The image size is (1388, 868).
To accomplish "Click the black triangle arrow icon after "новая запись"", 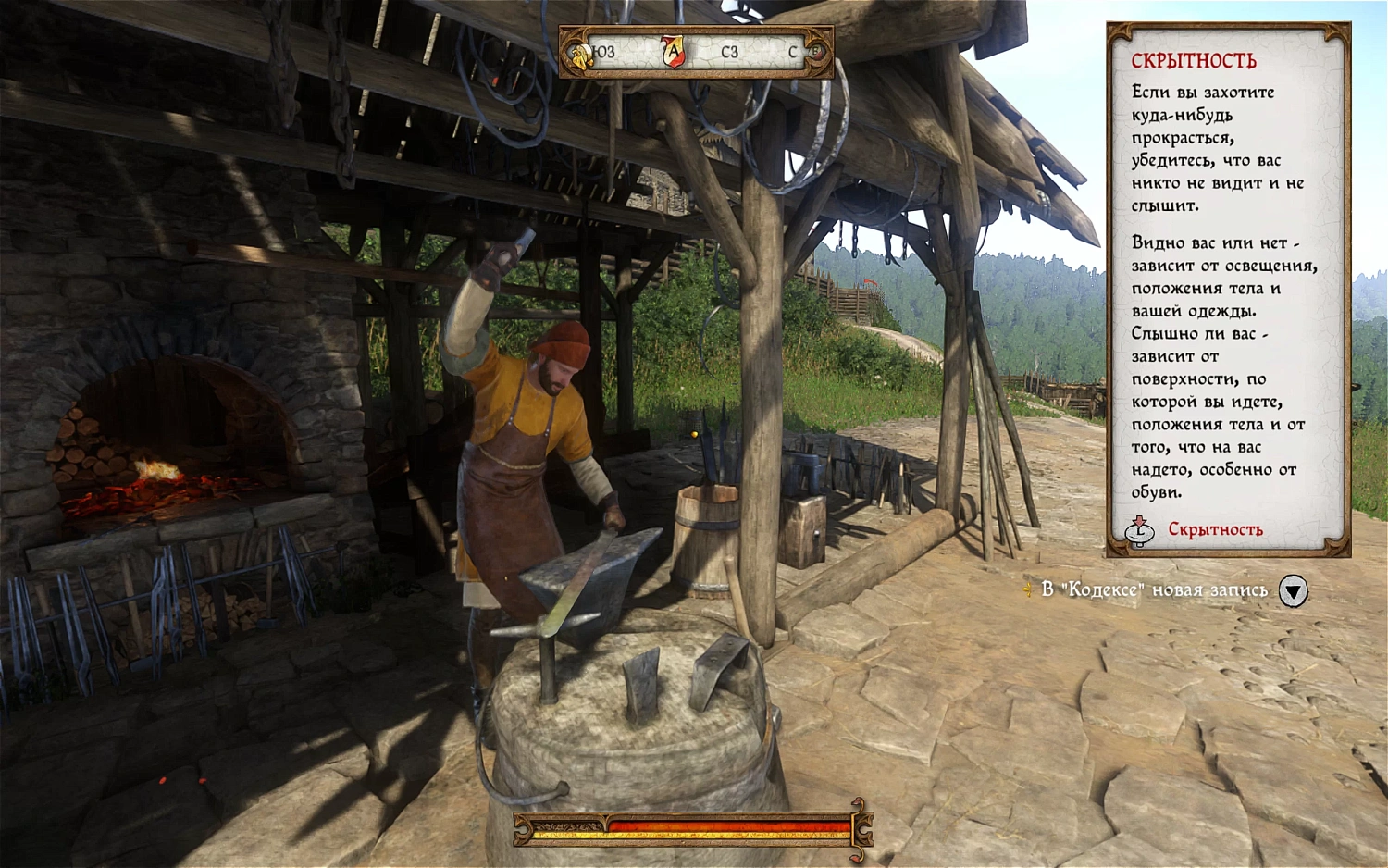I will (1293, 590).
